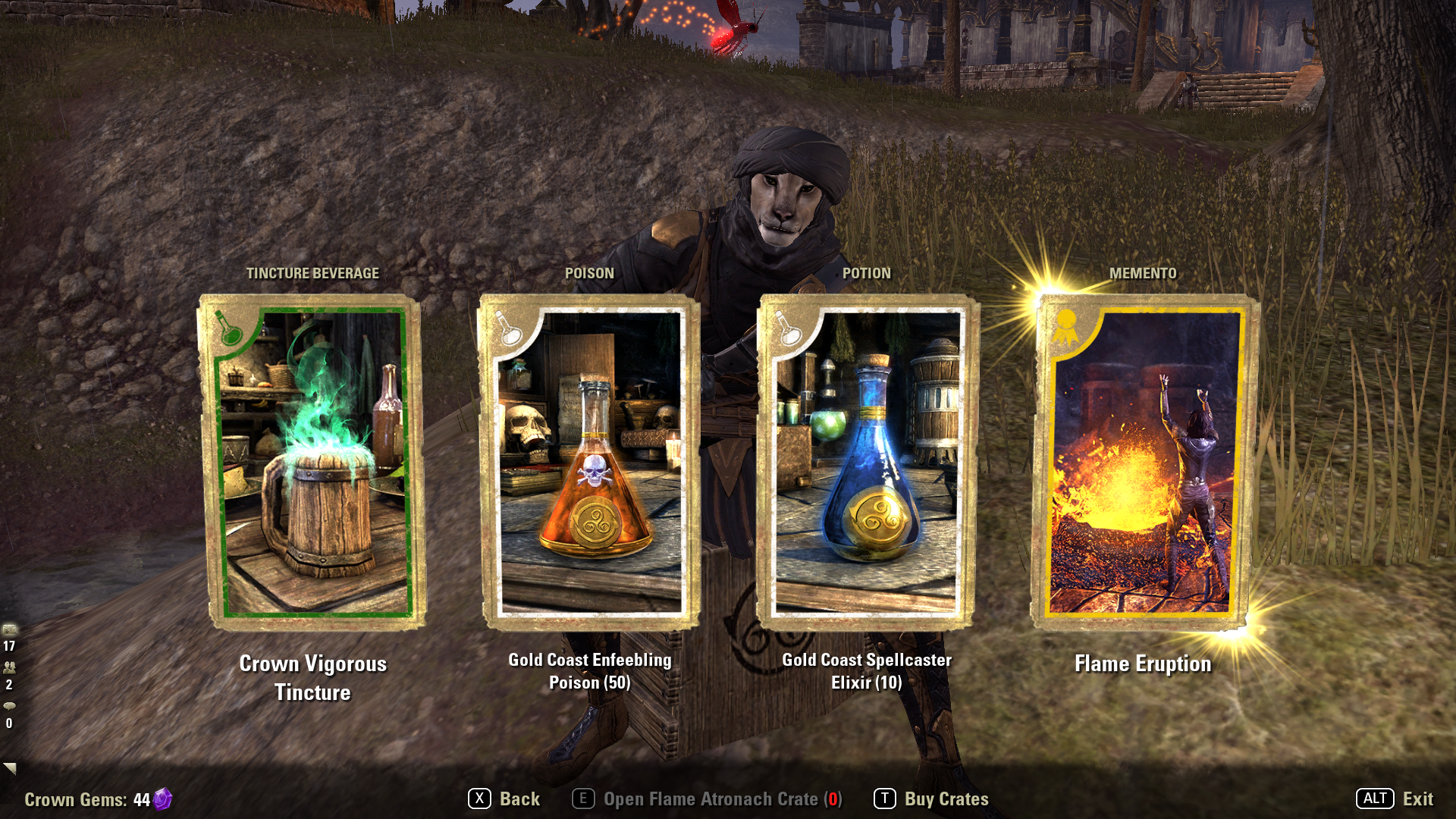Go Back from crate rewards
This screenshot has height=819, width=1456.
(504, 799)
